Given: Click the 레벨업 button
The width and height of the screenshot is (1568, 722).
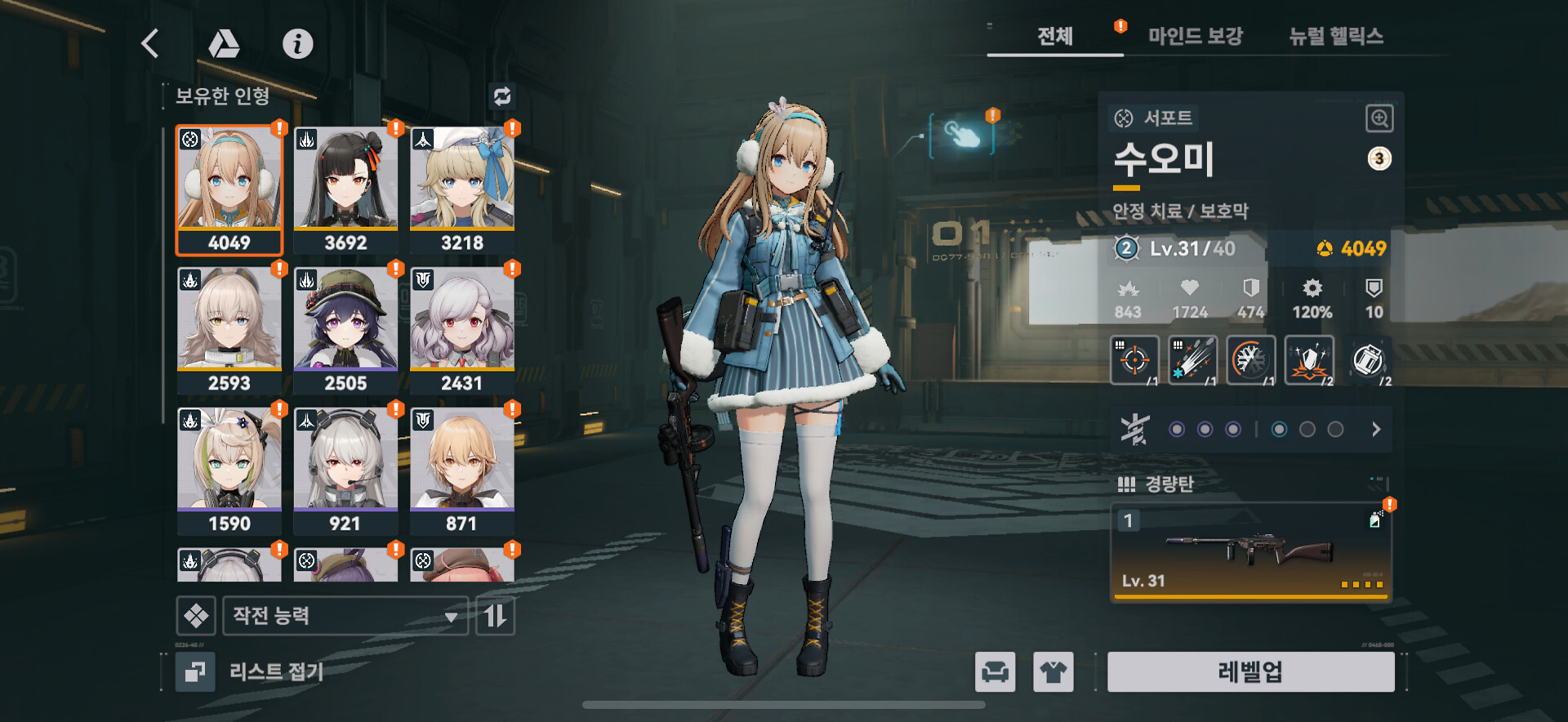Looking at the screenshot, I should 1250,672.
